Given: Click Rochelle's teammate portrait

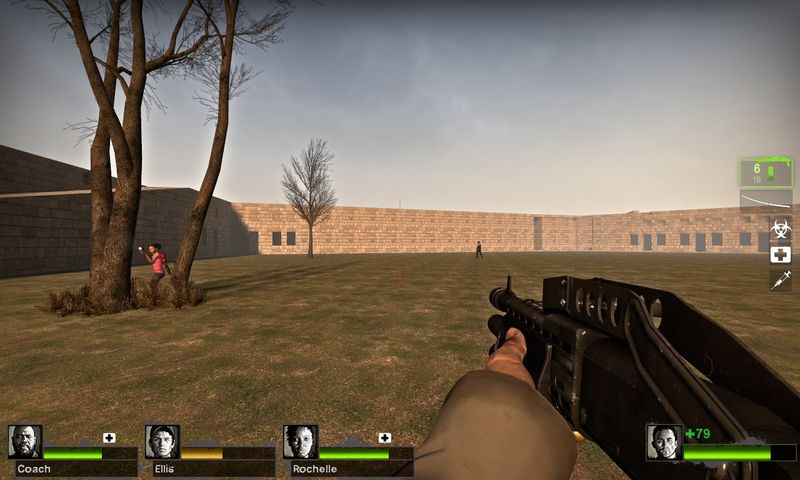Looking at the screenshot, I should 300,442.
